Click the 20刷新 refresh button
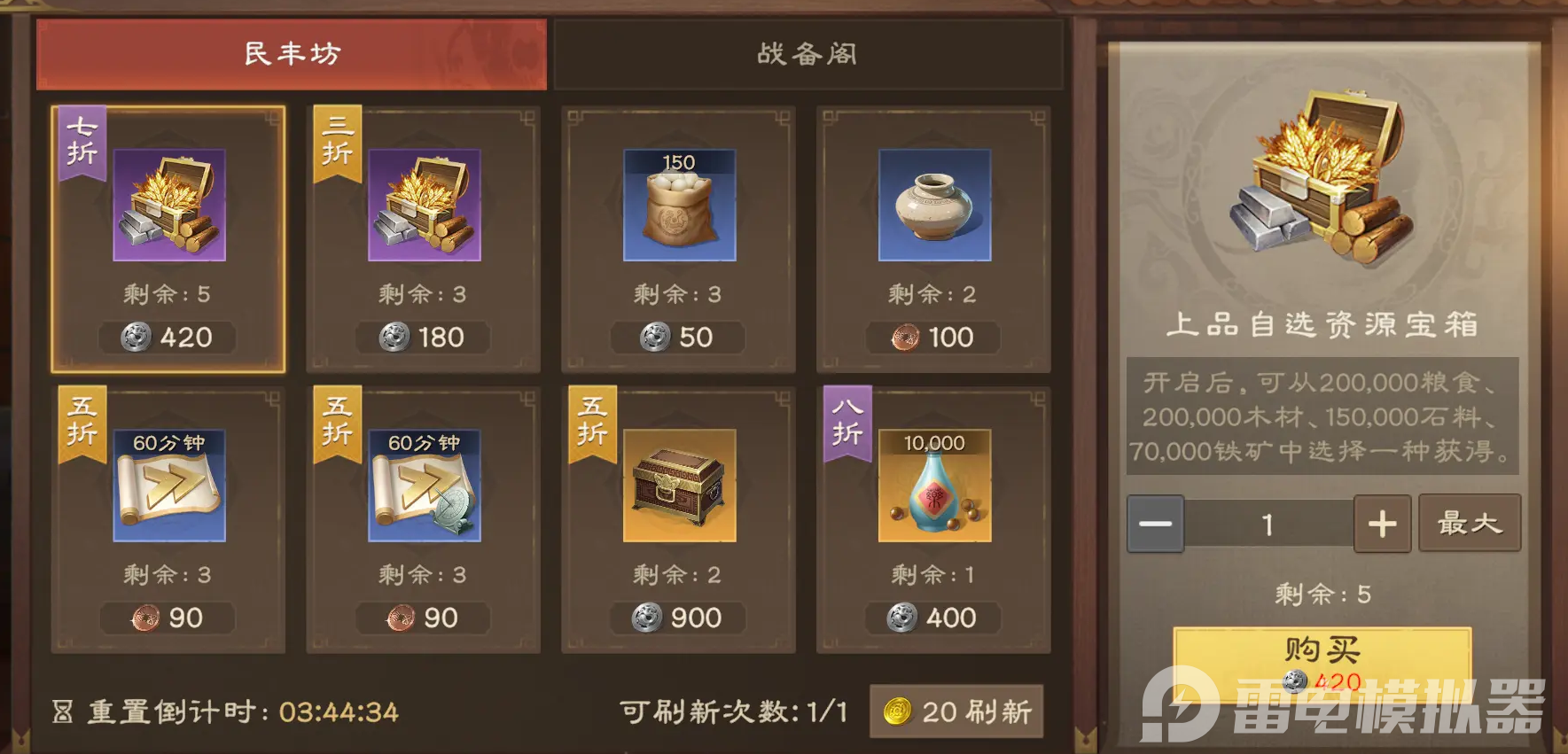This screenshot has height=754, width=1568. (x=956, y=710)
